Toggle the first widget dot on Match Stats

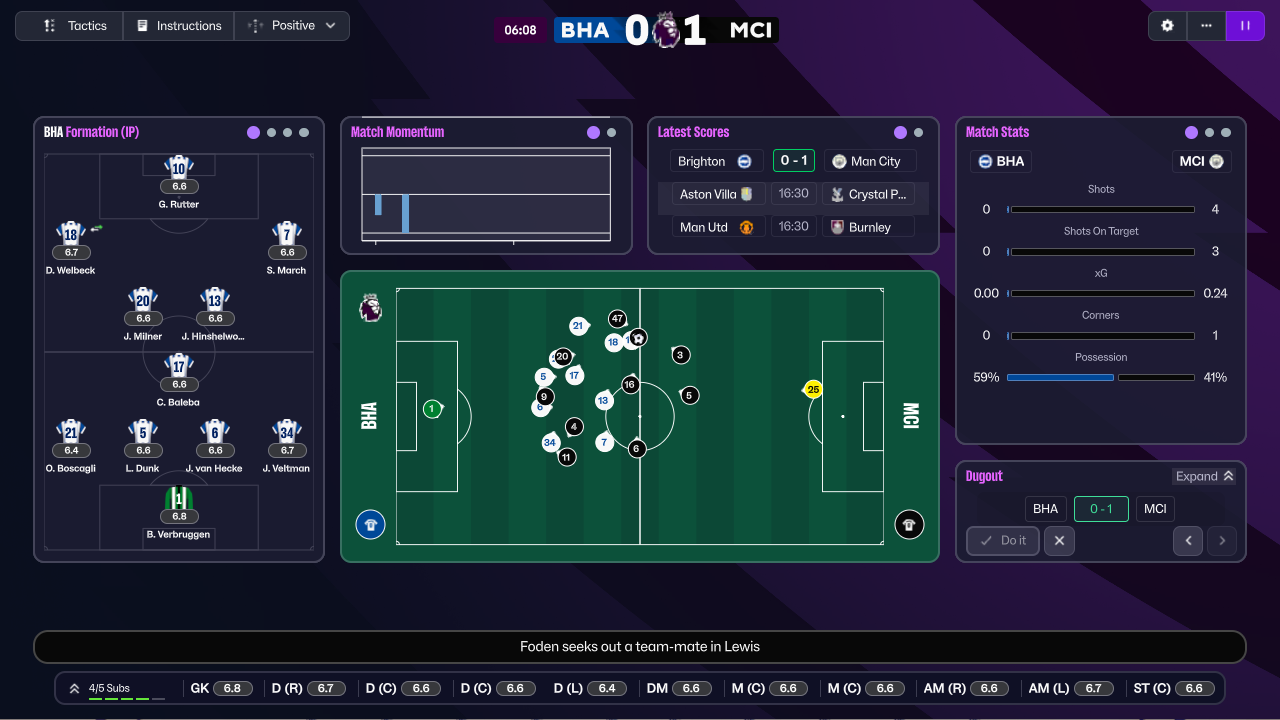click(x=1190, y=131)
